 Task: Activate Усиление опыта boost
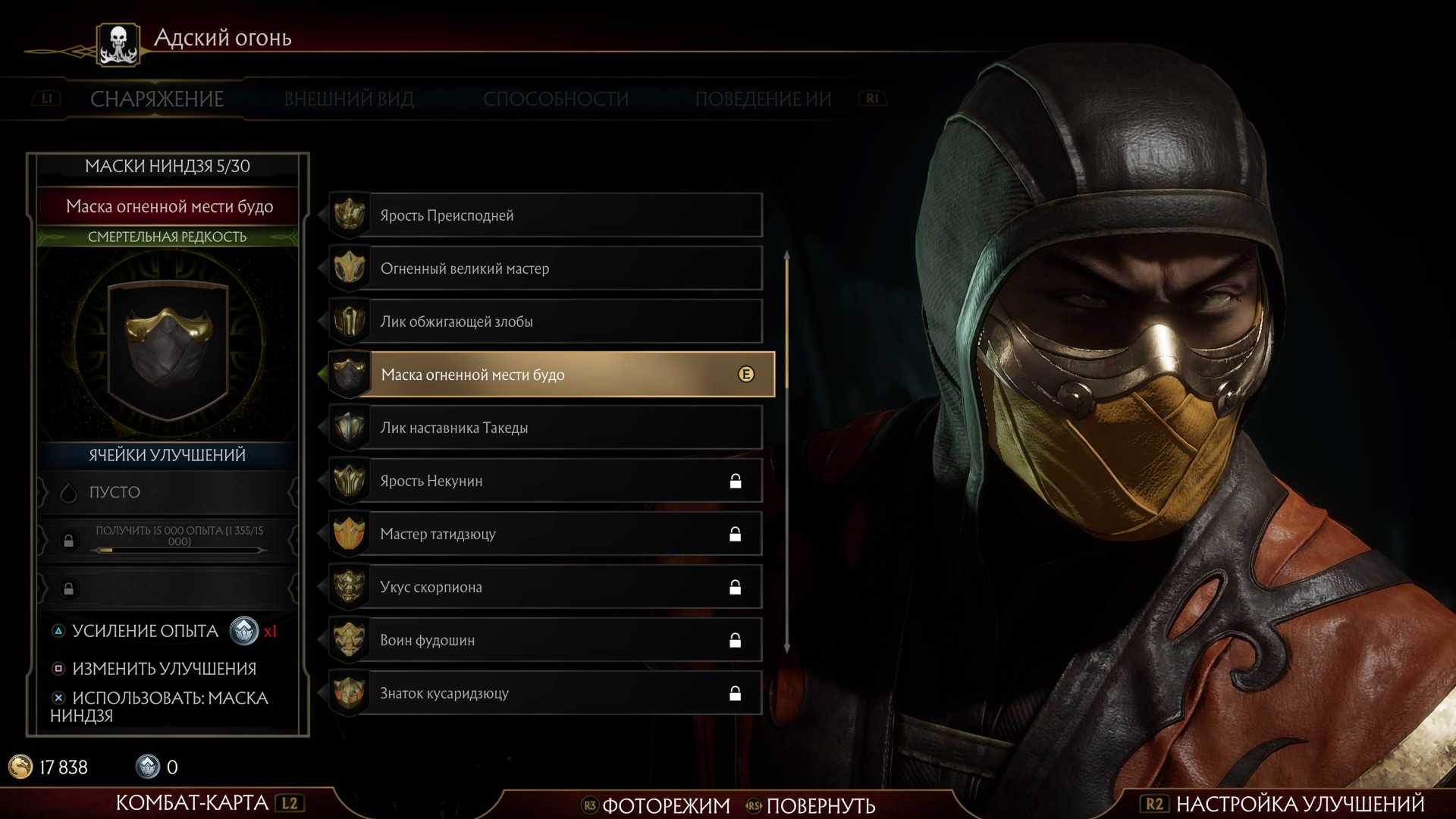point(145,631)
